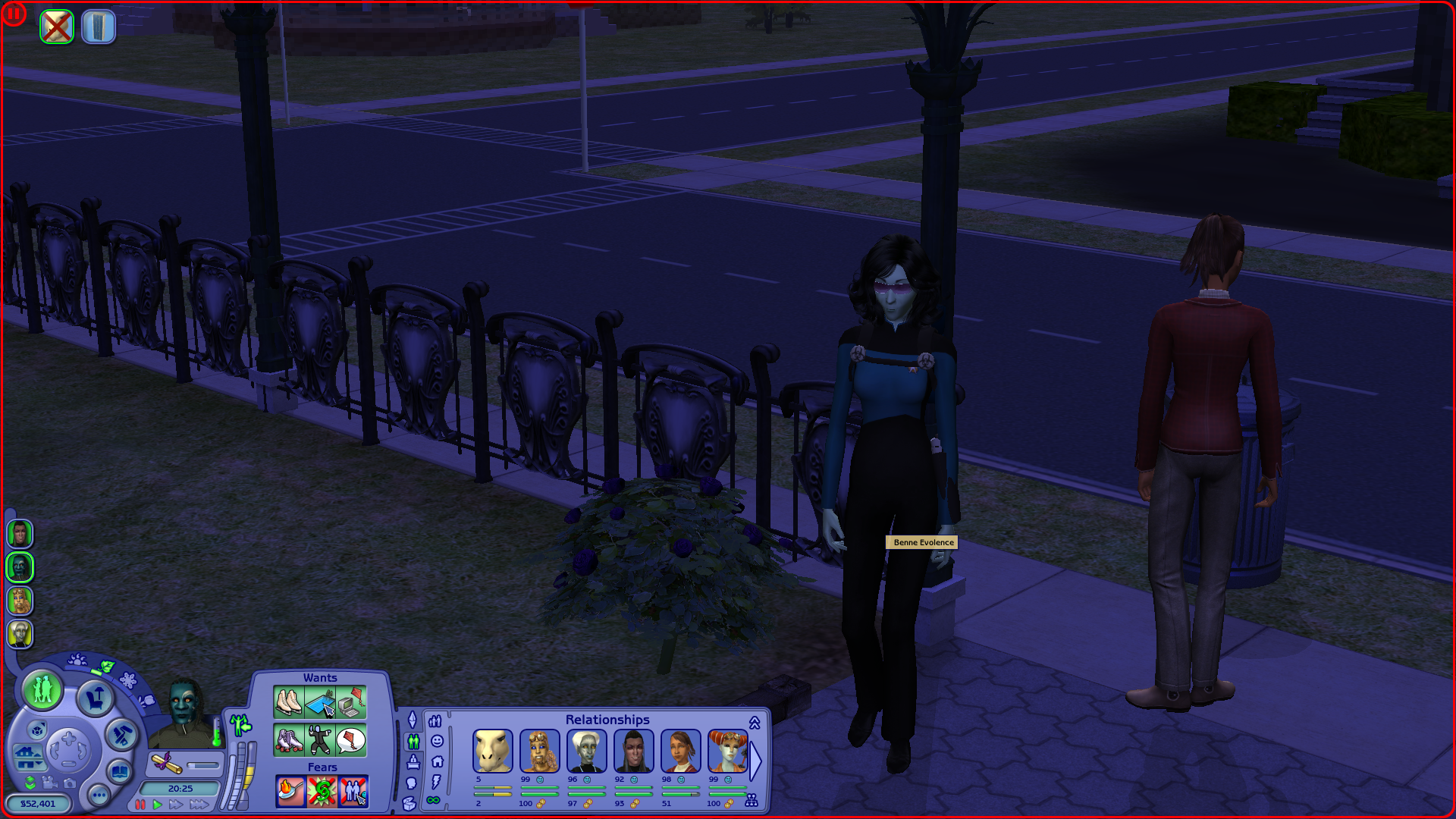Set triple fast-forward game speed
Screen dimensions: 1456x819
point(199,805)
